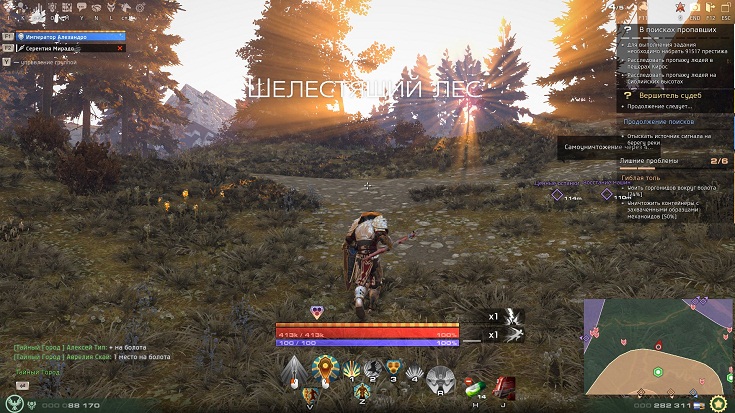This screenshot has height=413, width=735.
Task: Activate the grey mask ultimate ability
Action: [441, 379]
